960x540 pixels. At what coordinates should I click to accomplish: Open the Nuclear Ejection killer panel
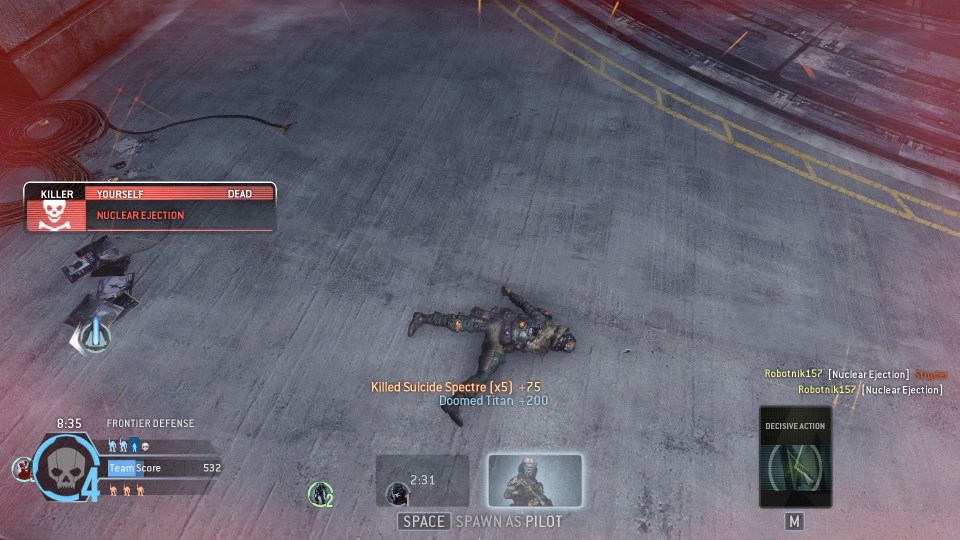click(x=150, y=207)
